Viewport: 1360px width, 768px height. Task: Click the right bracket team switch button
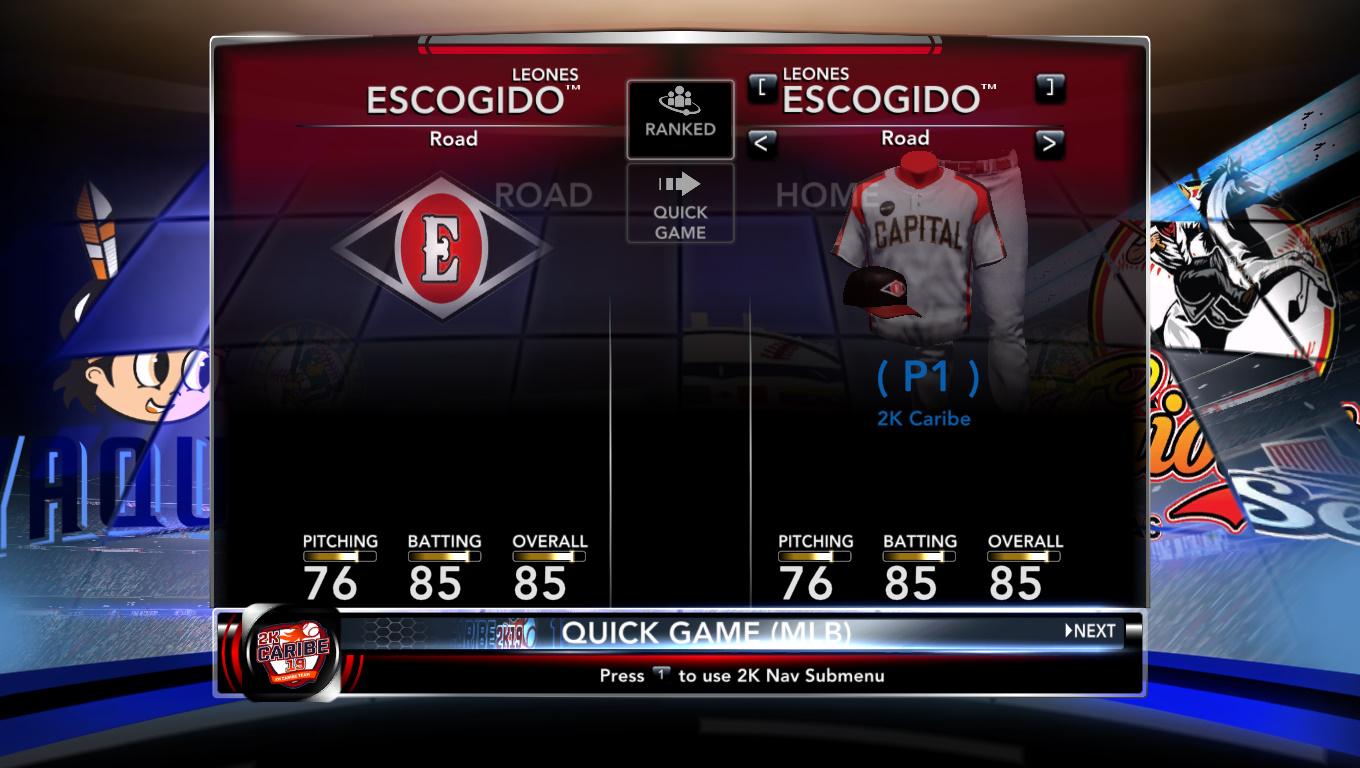1049,87
